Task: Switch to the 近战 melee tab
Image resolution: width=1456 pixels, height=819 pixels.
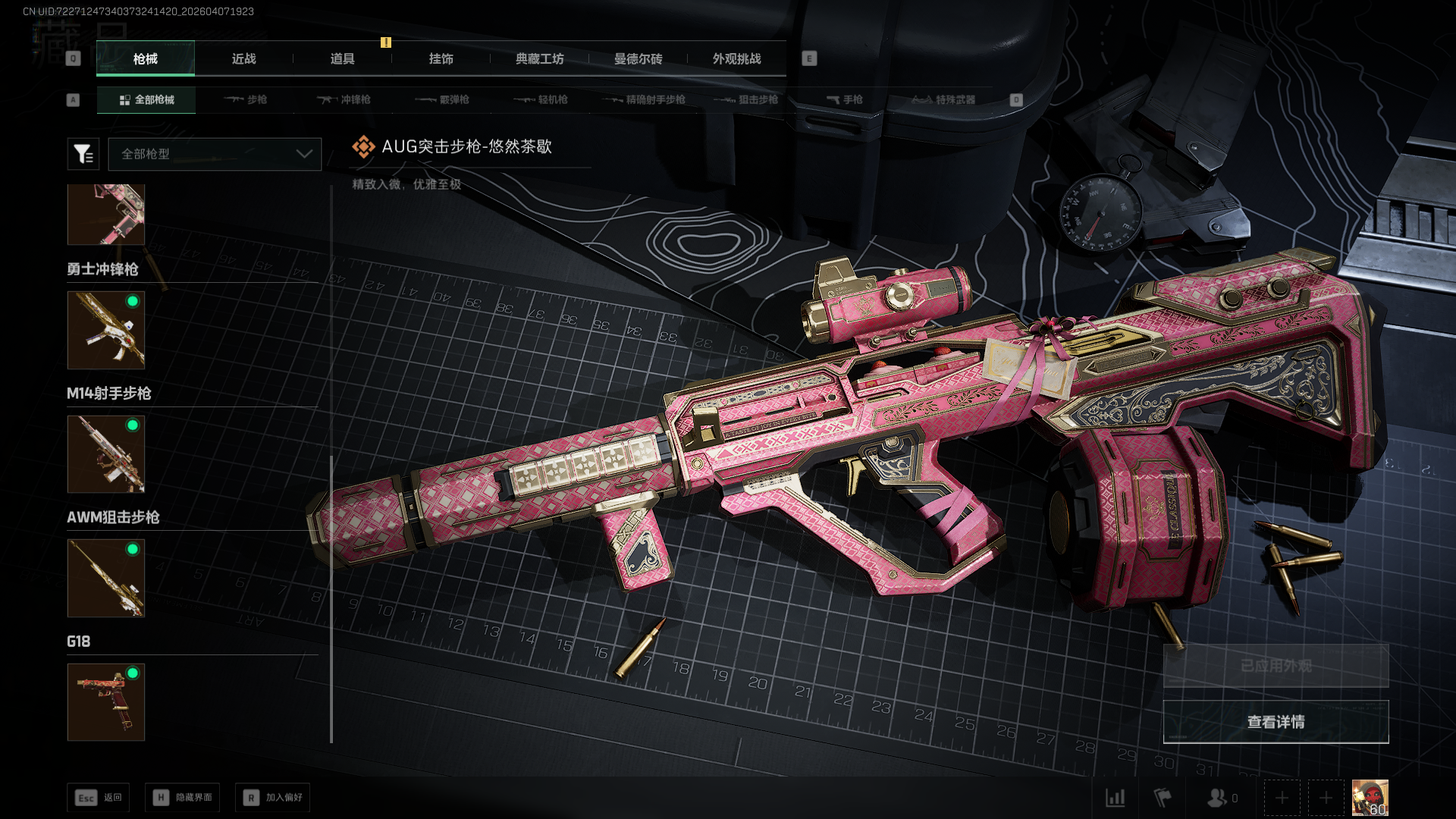Action: (243, 59)
